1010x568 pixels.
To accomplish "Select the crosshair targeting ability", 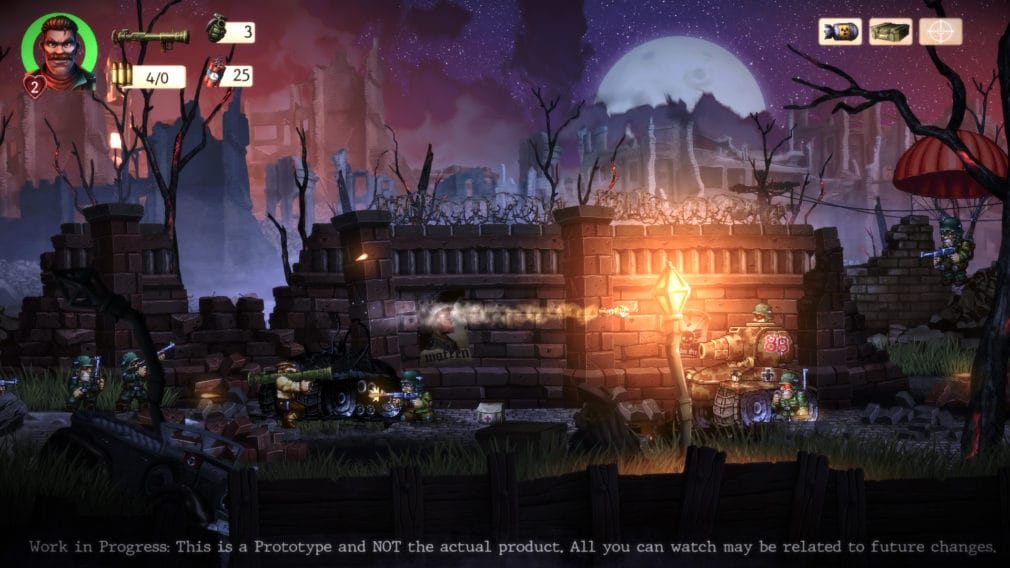I will click(940, 32).
